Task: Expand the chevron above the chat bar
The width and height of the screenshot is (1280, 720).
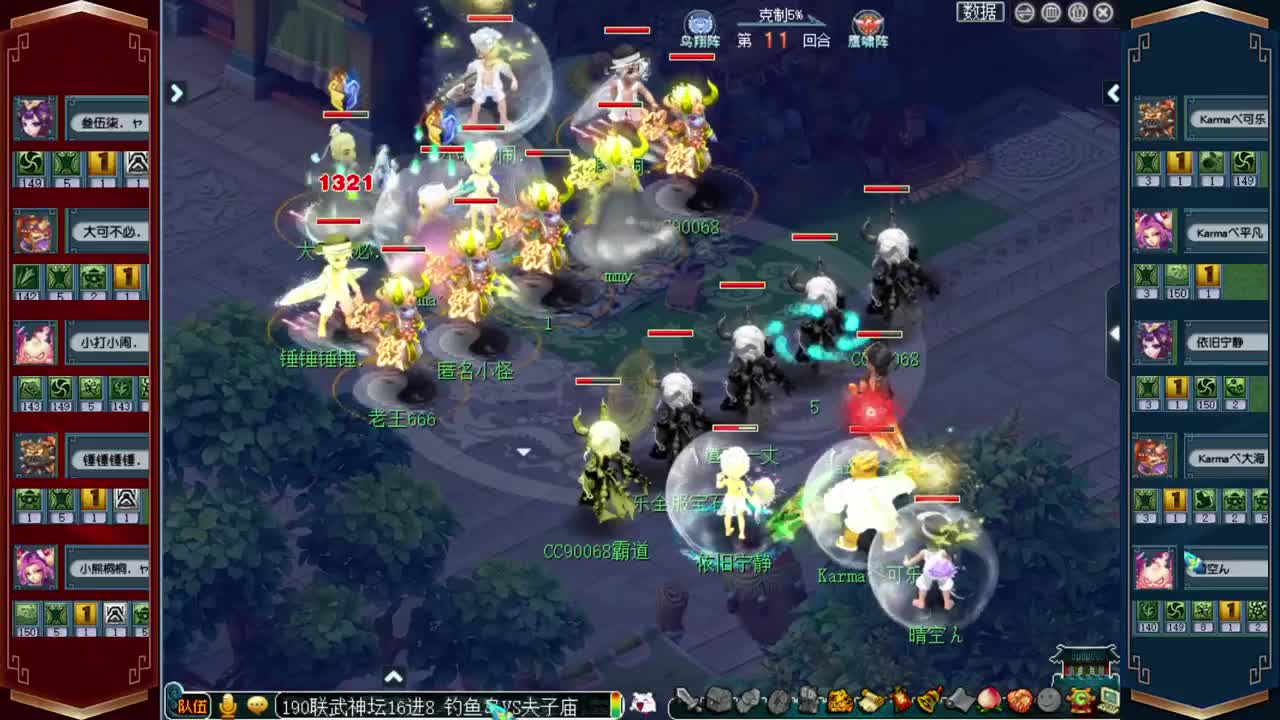Action: [394, 677]
